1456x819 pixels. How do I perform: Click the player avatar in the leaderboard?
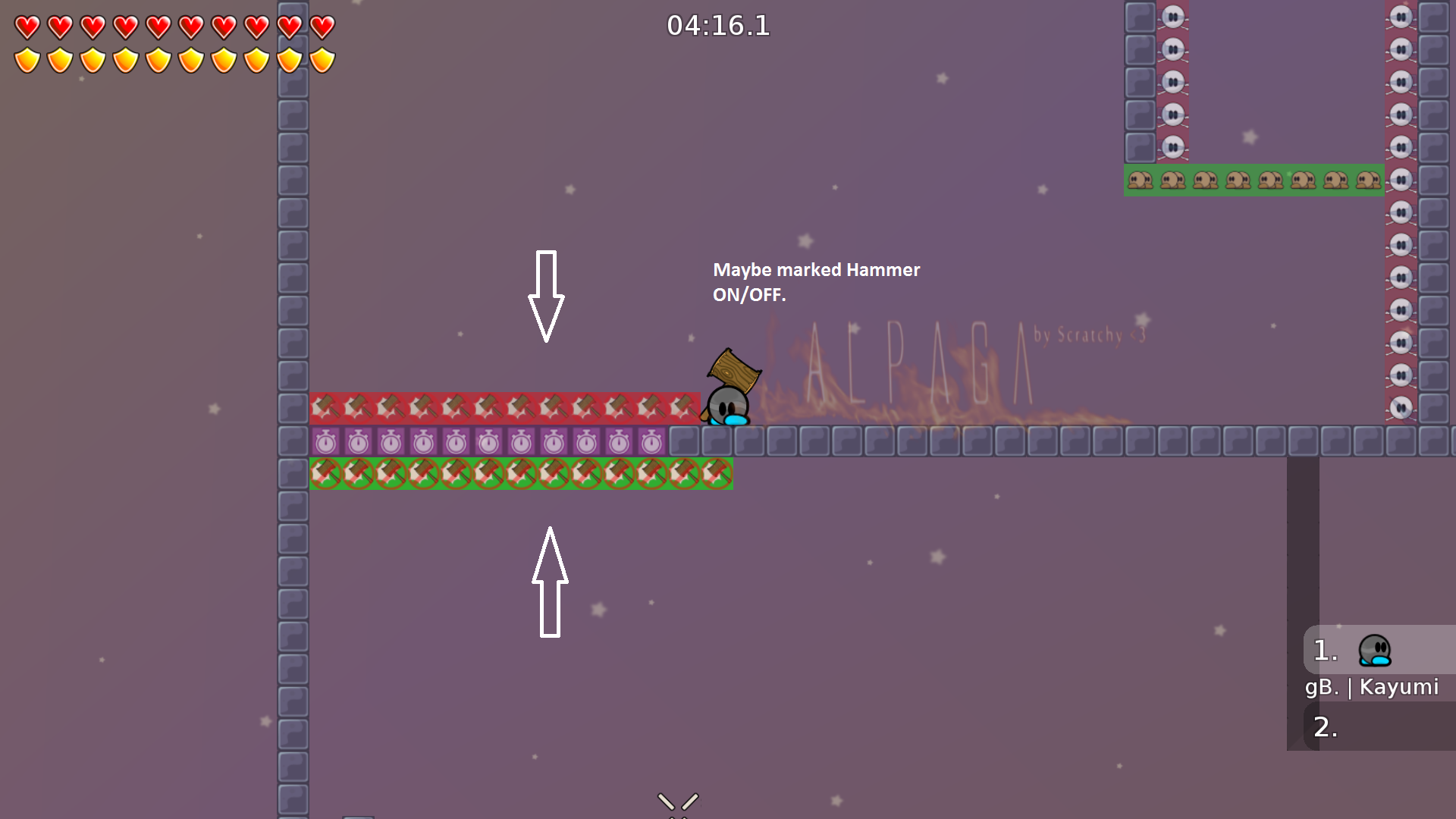(x=1374, y=650)
